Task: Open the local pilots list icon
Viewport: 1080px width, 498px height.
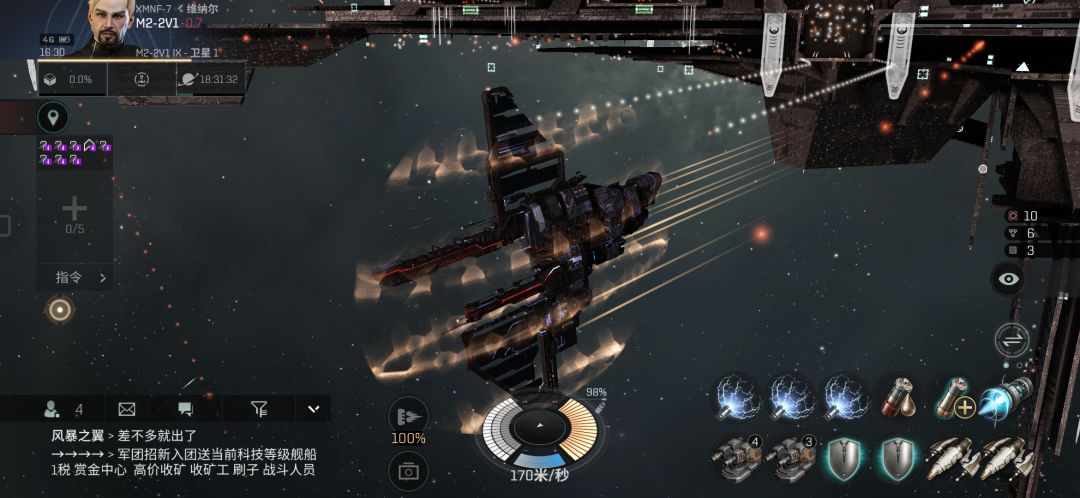Action: click(51, 408)
